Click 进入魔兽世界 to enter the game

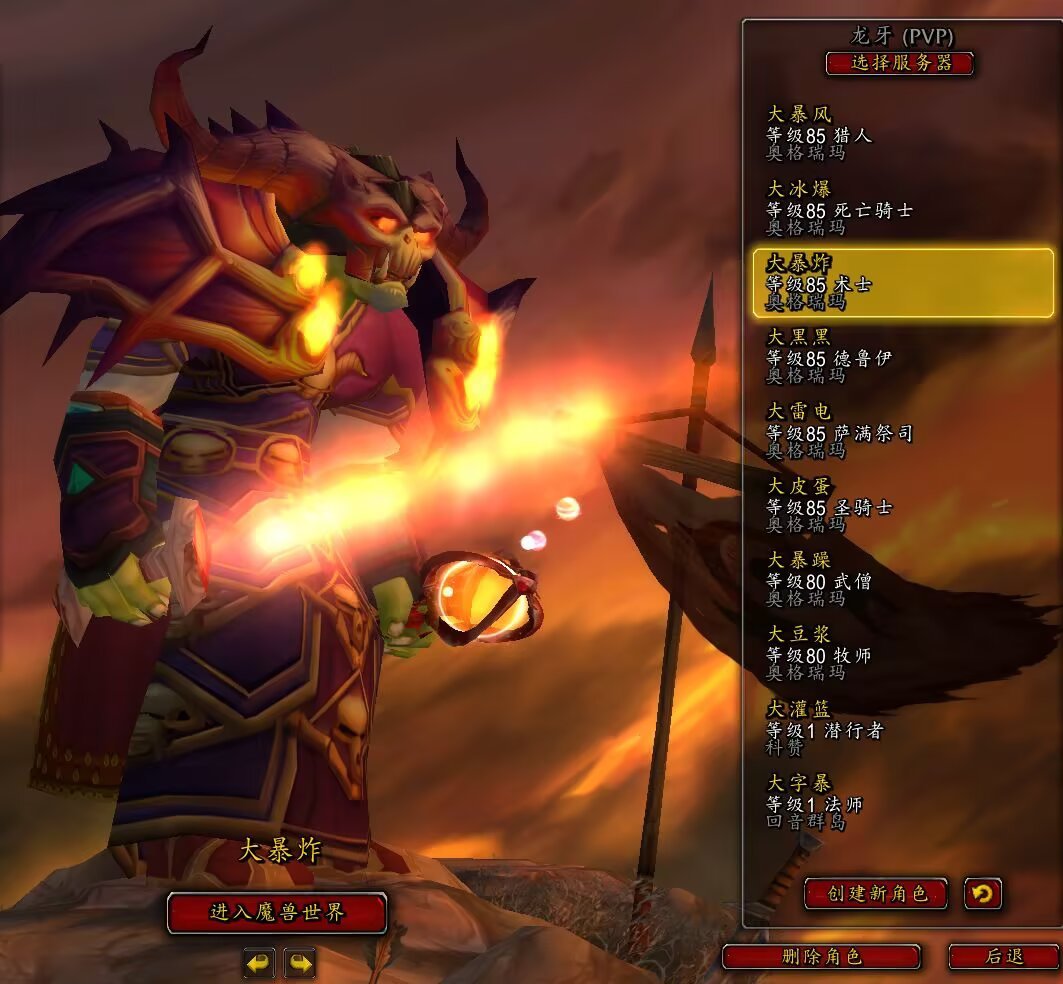click(277, 913)
